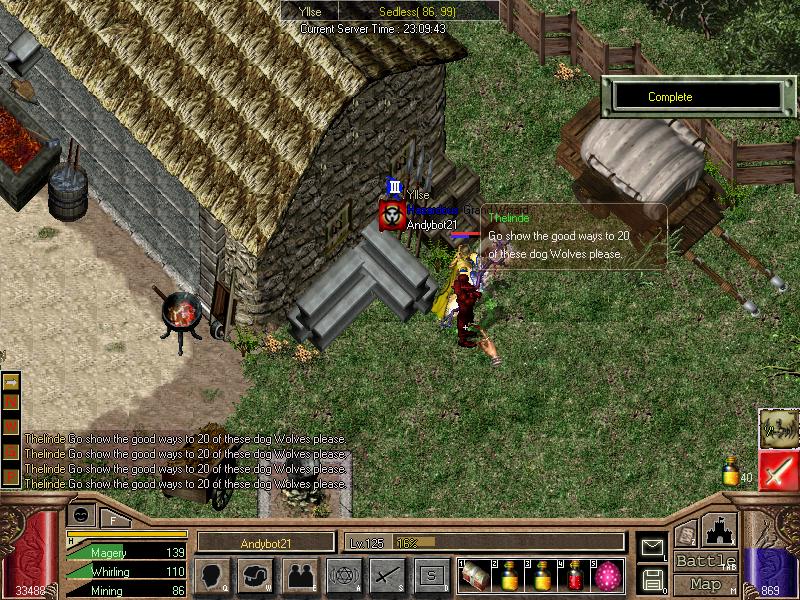Open the mail envelope icon
Screen dimensions: 800x600
(653, 547)
